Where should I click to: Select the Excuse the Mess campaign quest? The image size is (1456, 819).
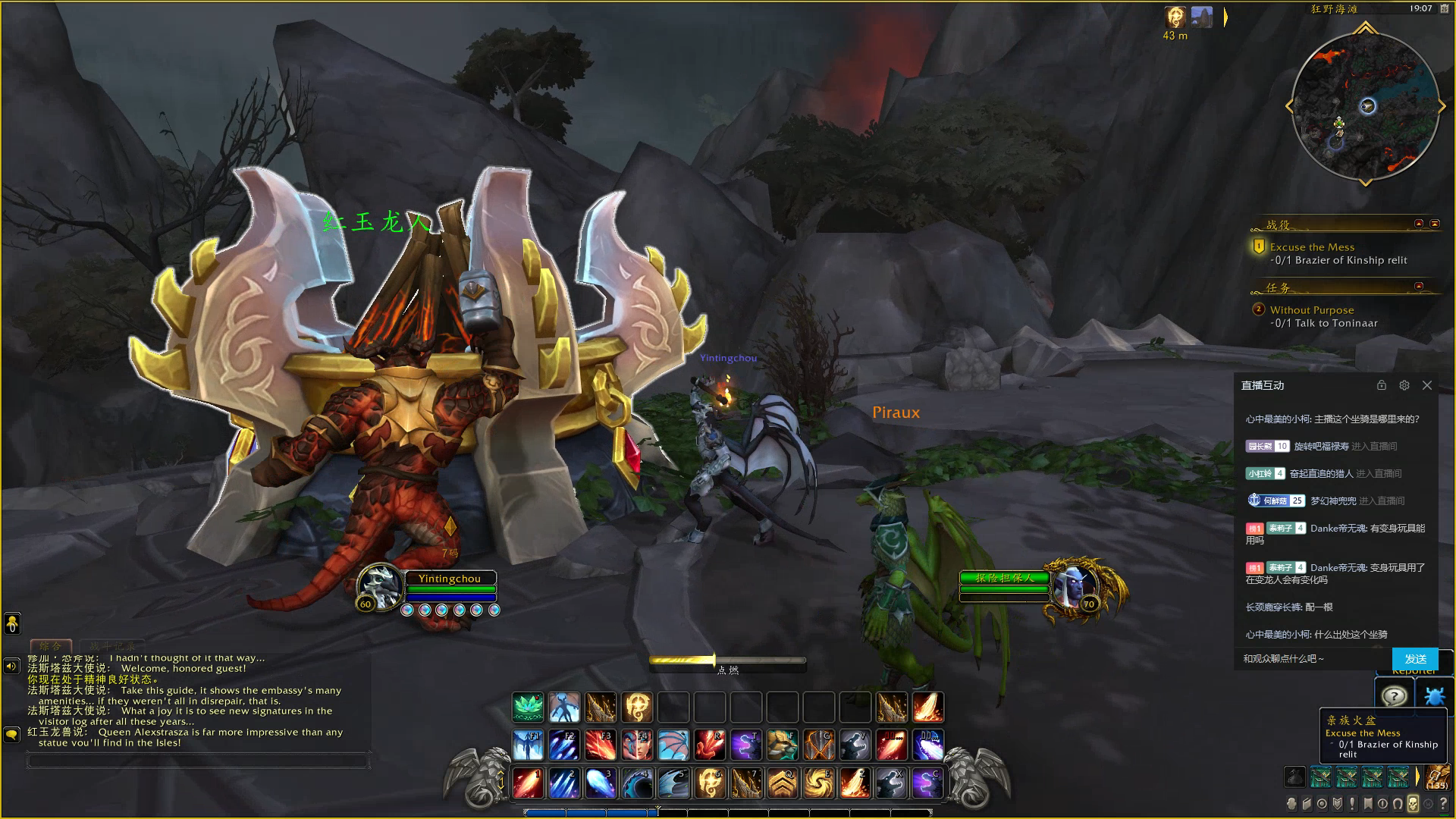[x=1312, y=247]
